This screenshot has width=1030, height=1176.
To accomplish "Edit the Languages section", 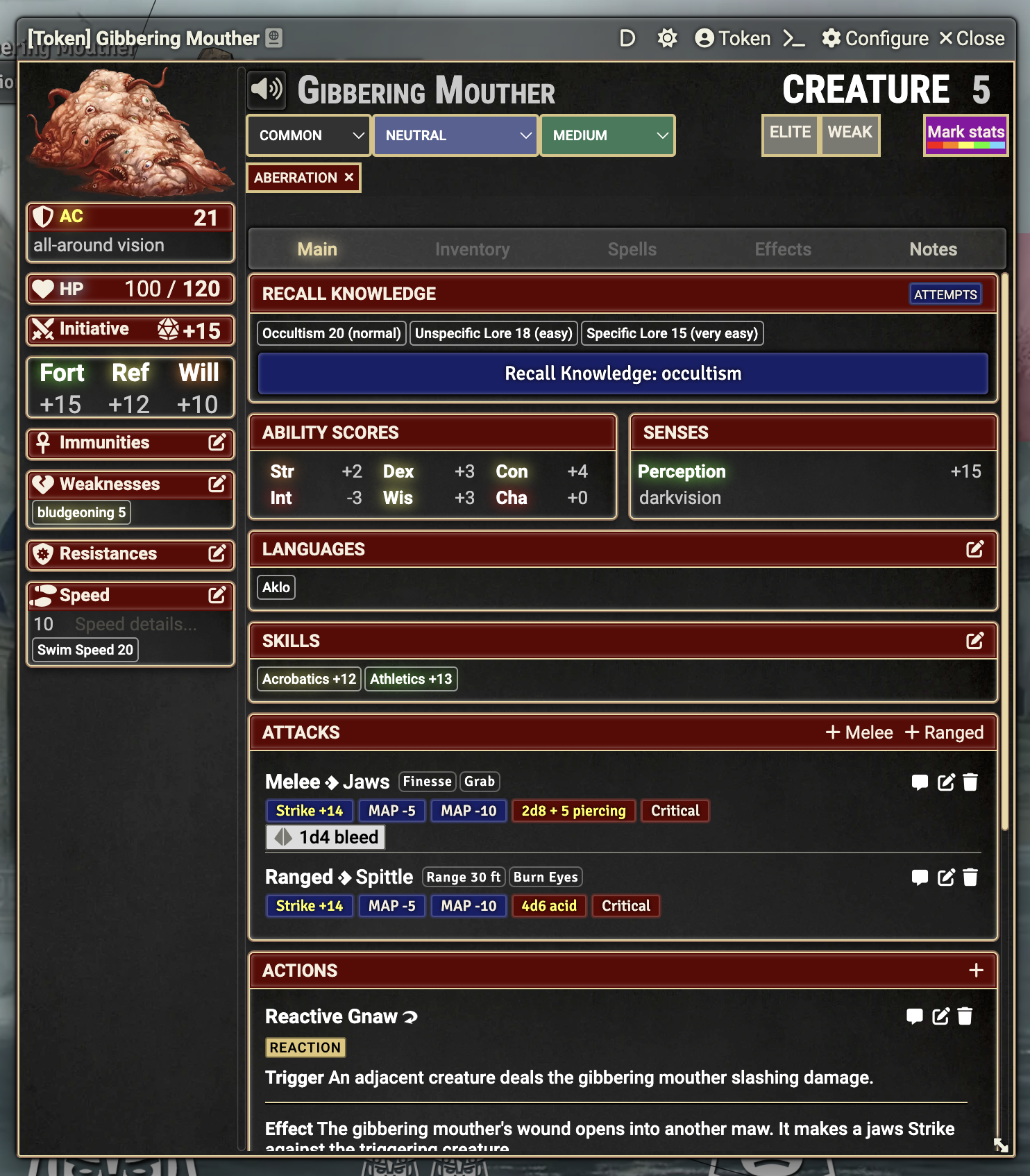I will click(977, 549).
